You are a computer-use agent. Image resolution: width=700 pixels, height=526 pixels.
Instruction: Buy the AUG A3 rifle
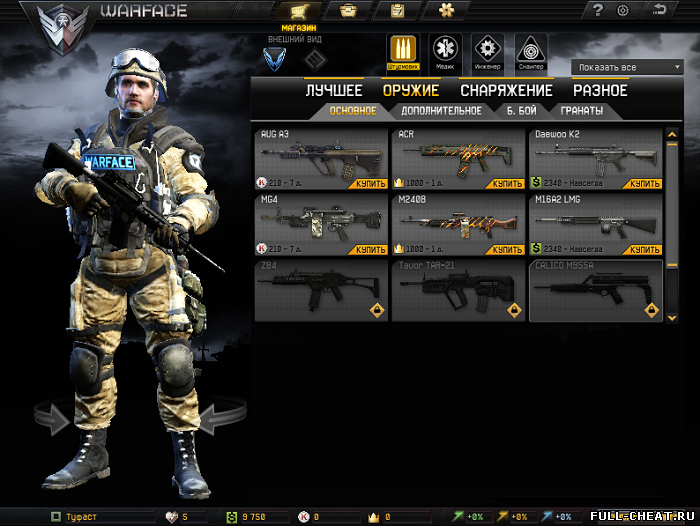(371, 184)
